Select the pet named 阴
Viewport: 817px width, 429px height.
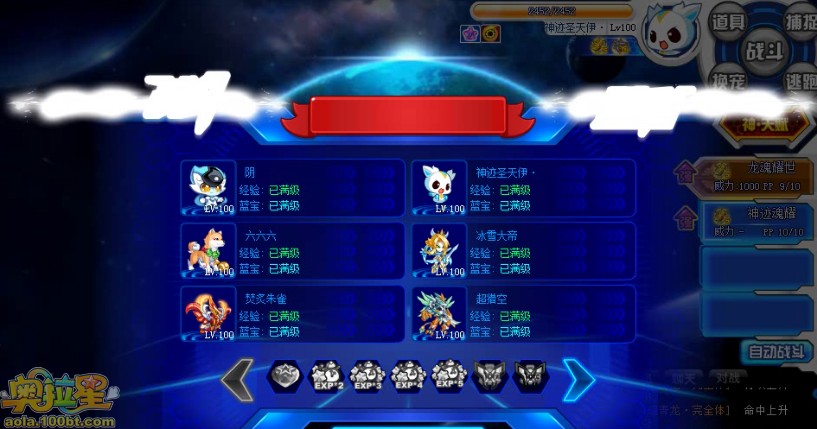[x=292, y=188]
